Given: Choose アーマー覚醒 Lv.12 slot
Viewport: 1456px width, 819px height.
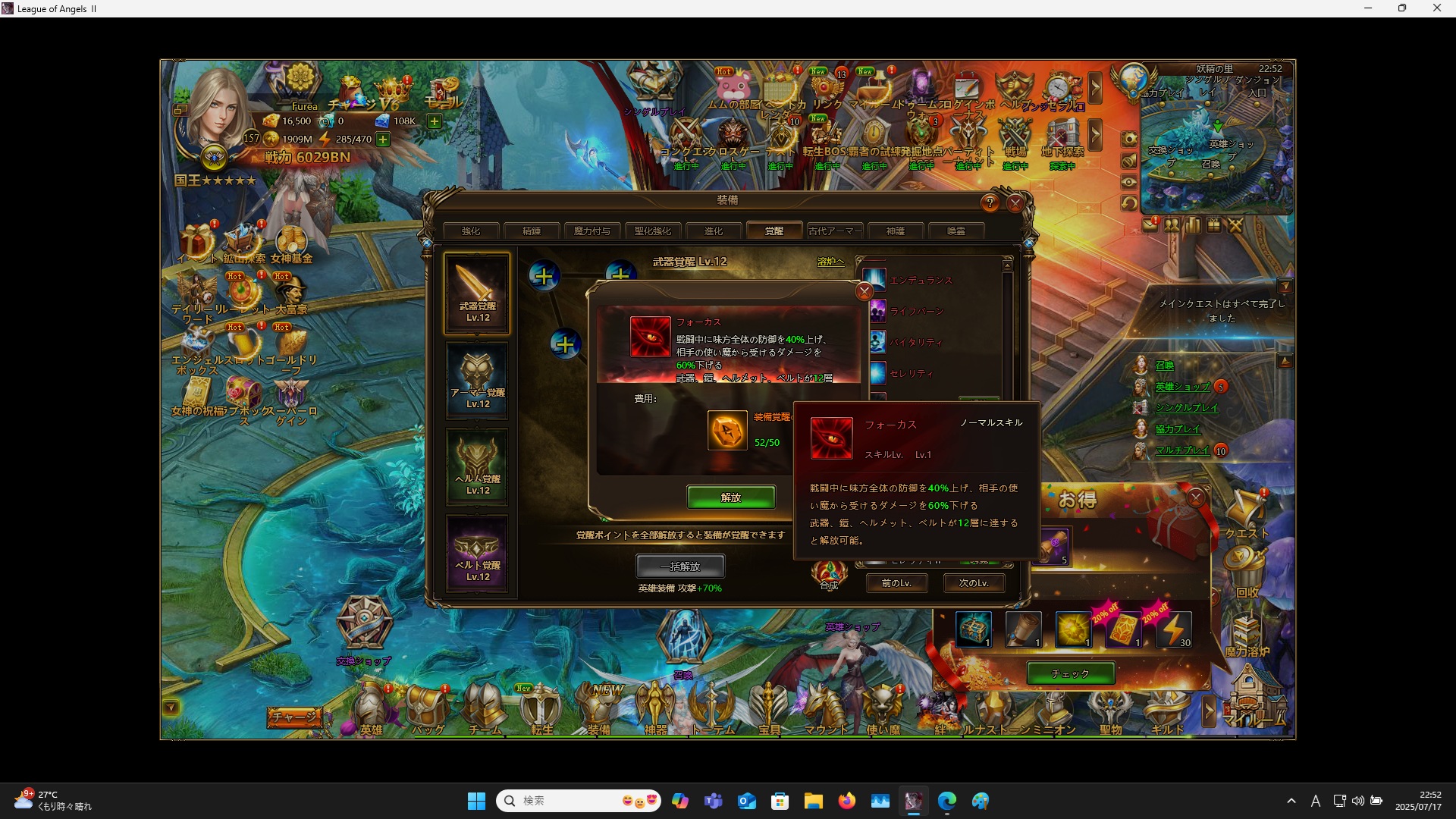Looking at the screenshot, I should click(x=477, y=381).
